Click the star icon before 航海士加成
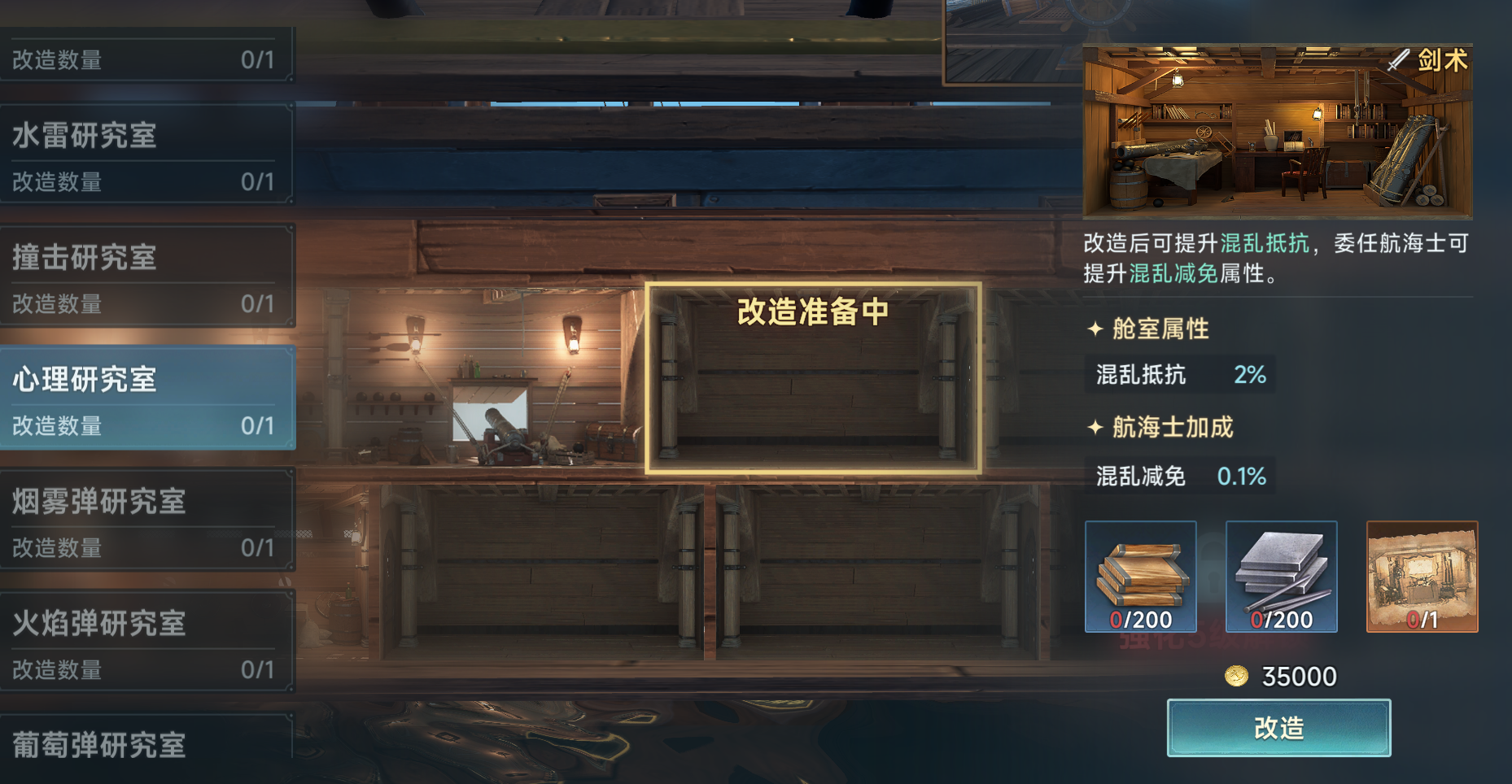The width and height of the screenshot is (1512, 784). pos(1095,426)
